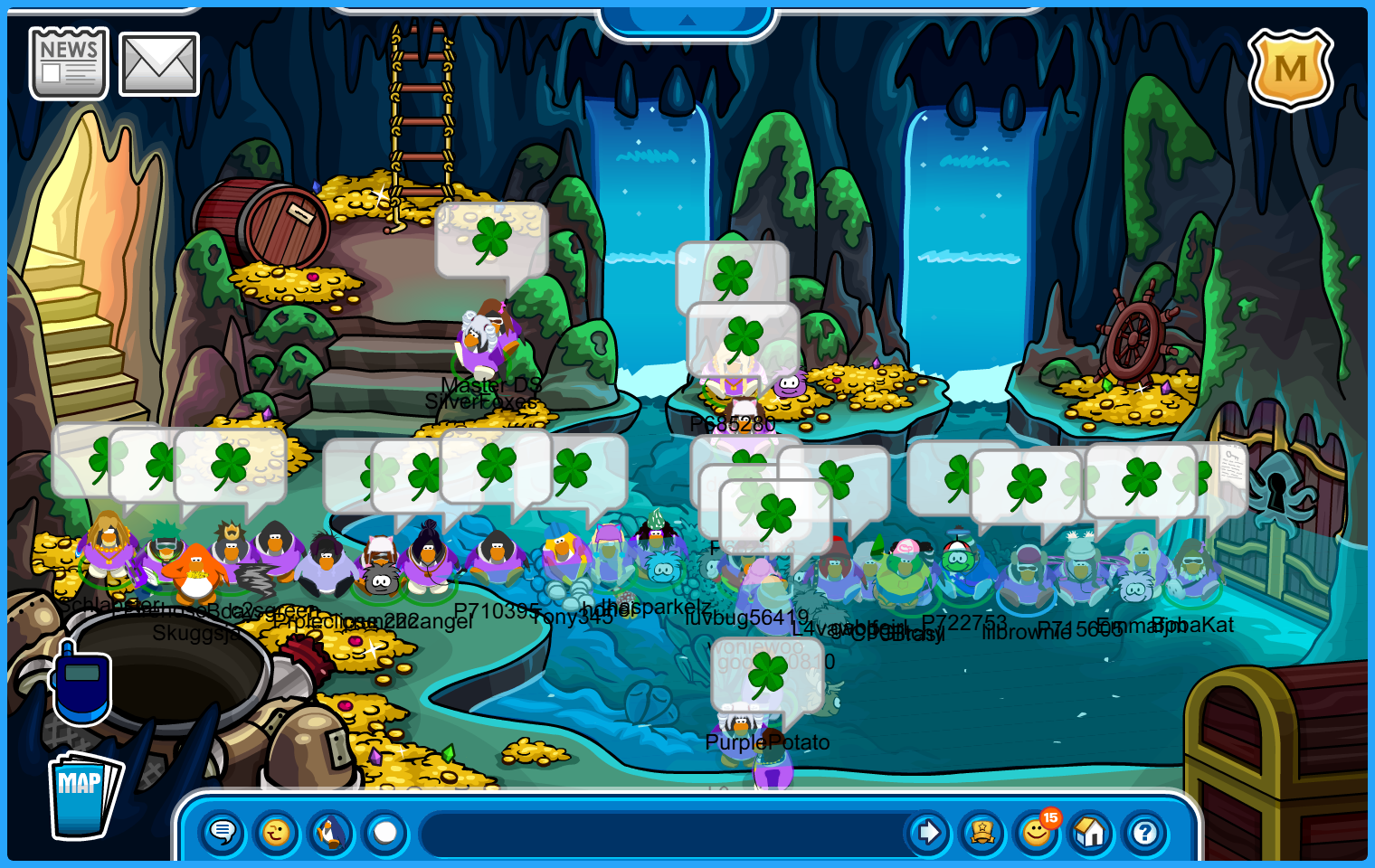Open the Map
1375x868 pixels.
pos(84,795)
